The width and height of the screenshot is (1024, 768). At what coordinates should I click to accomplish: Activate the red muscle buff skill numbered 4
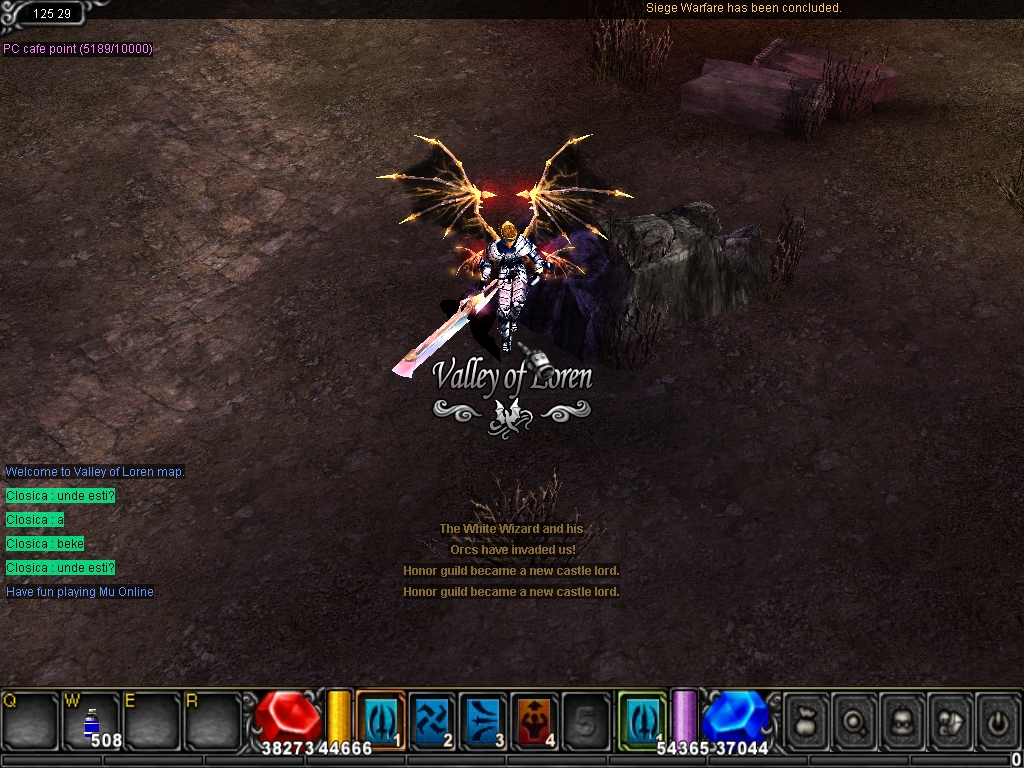(x=536, y=719)
